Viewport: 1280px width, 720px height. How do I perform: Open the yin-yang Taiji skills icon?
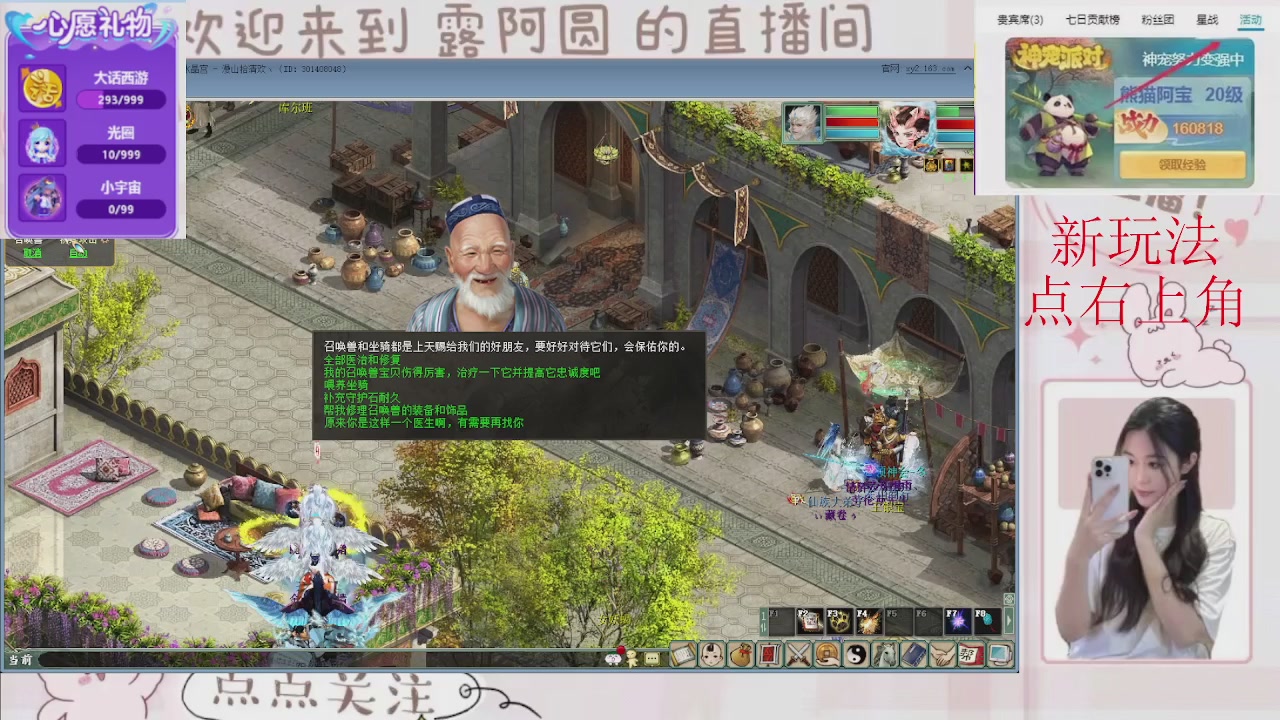coord(856,655)
